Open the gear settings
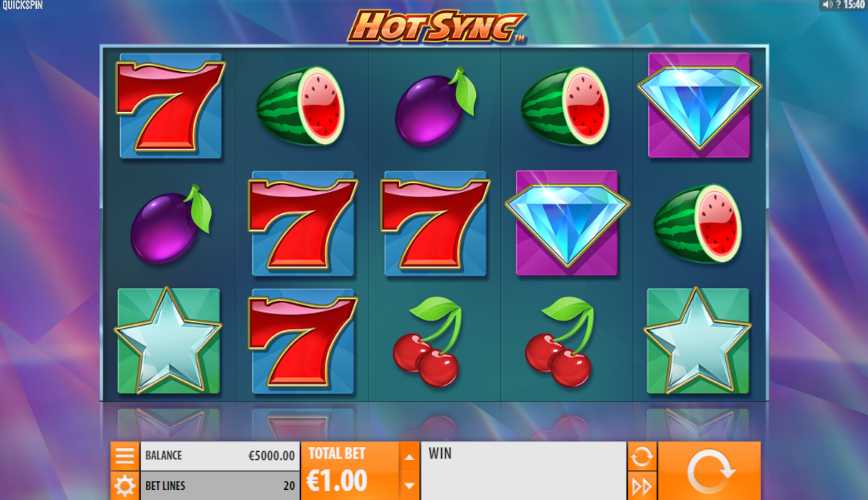Screen dimensions: 868x500 click(x=125, y=486)
